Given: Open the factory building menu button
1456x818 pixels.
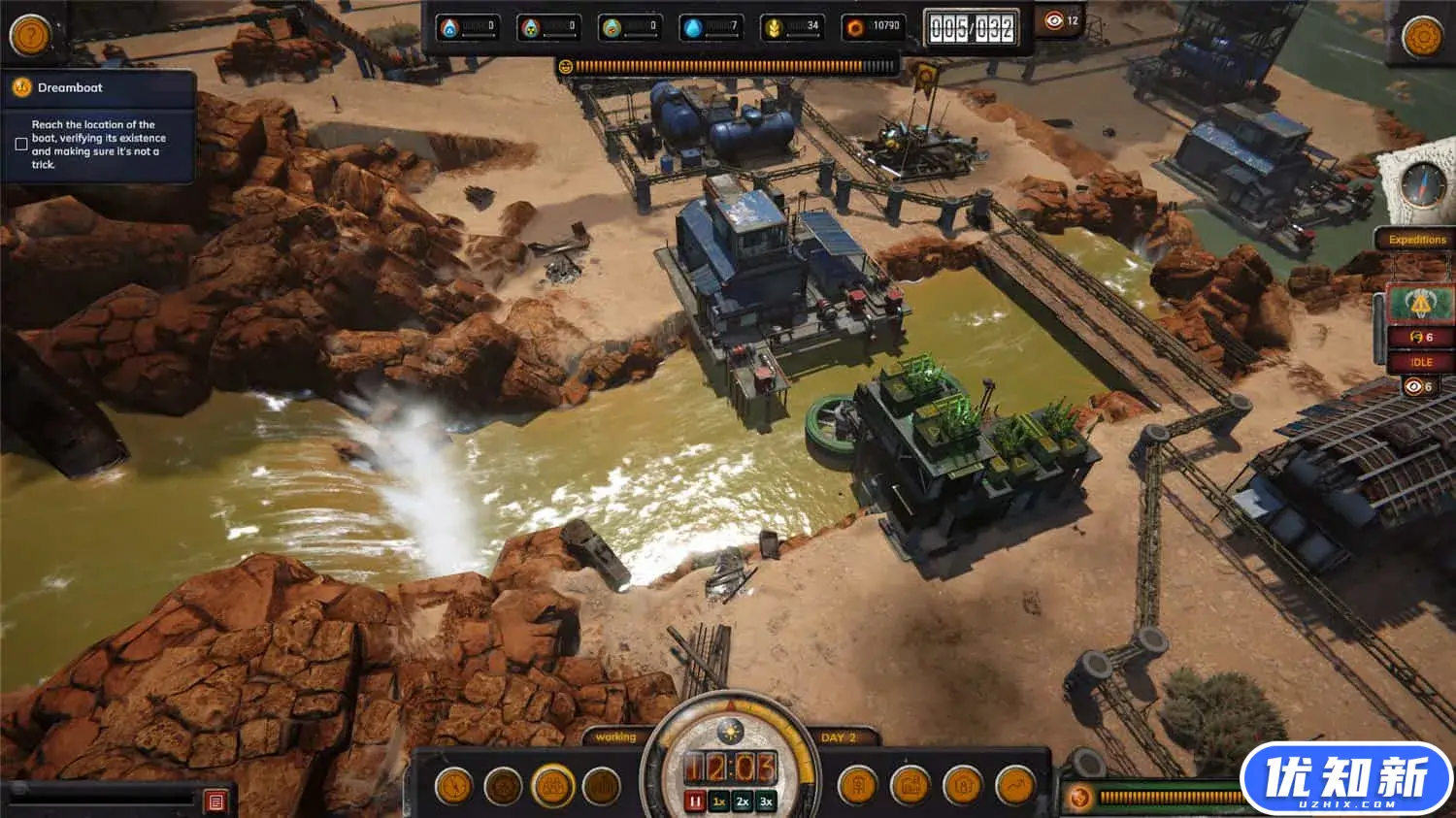Looking at the screenshot, I should (910, 786).
